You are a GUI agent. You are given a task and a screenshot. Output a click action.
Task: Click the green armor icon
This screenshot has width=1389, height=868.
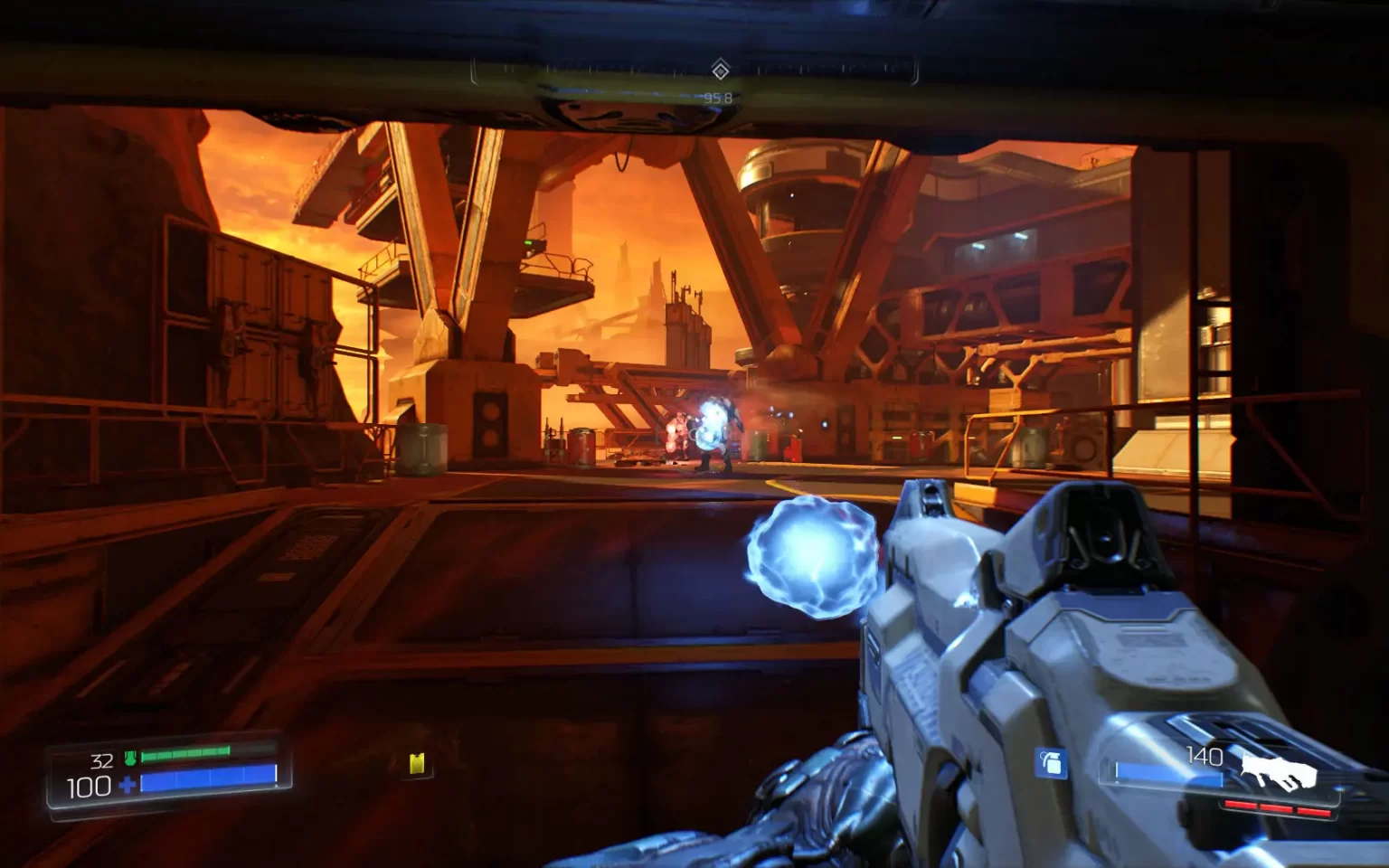[130, 758]
